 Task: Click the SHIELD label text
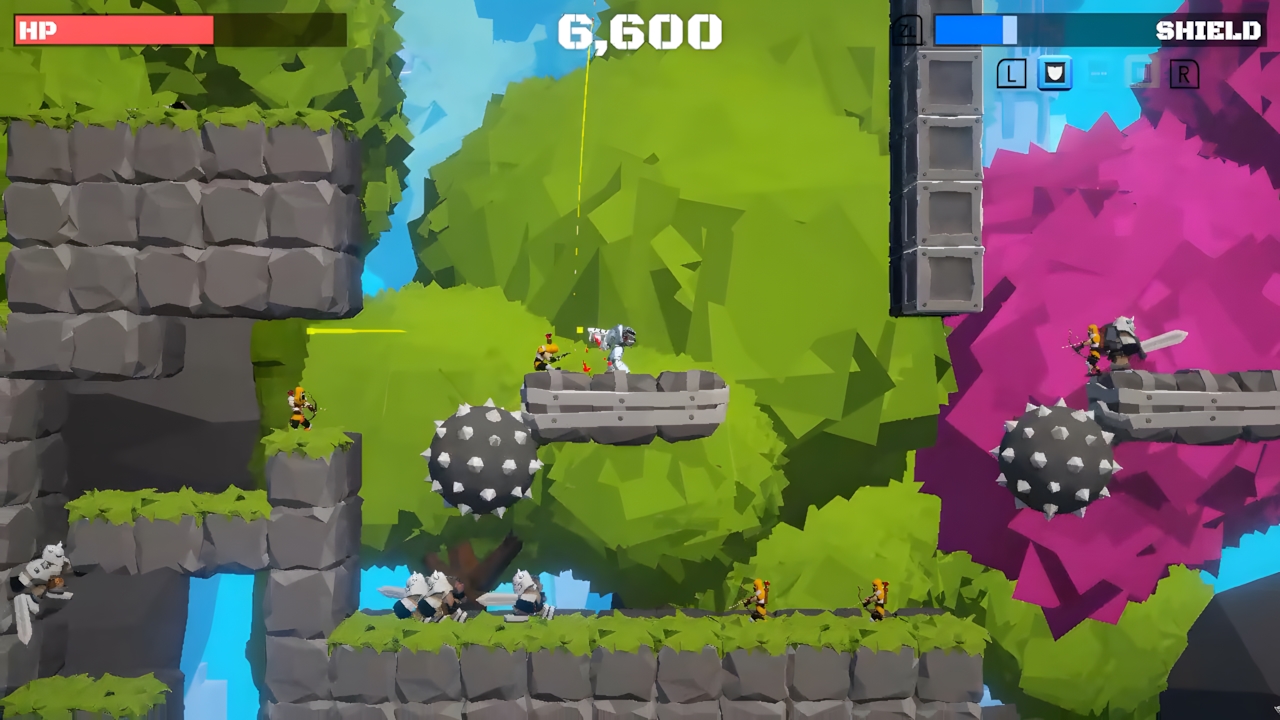click(x=1208, y=30)
